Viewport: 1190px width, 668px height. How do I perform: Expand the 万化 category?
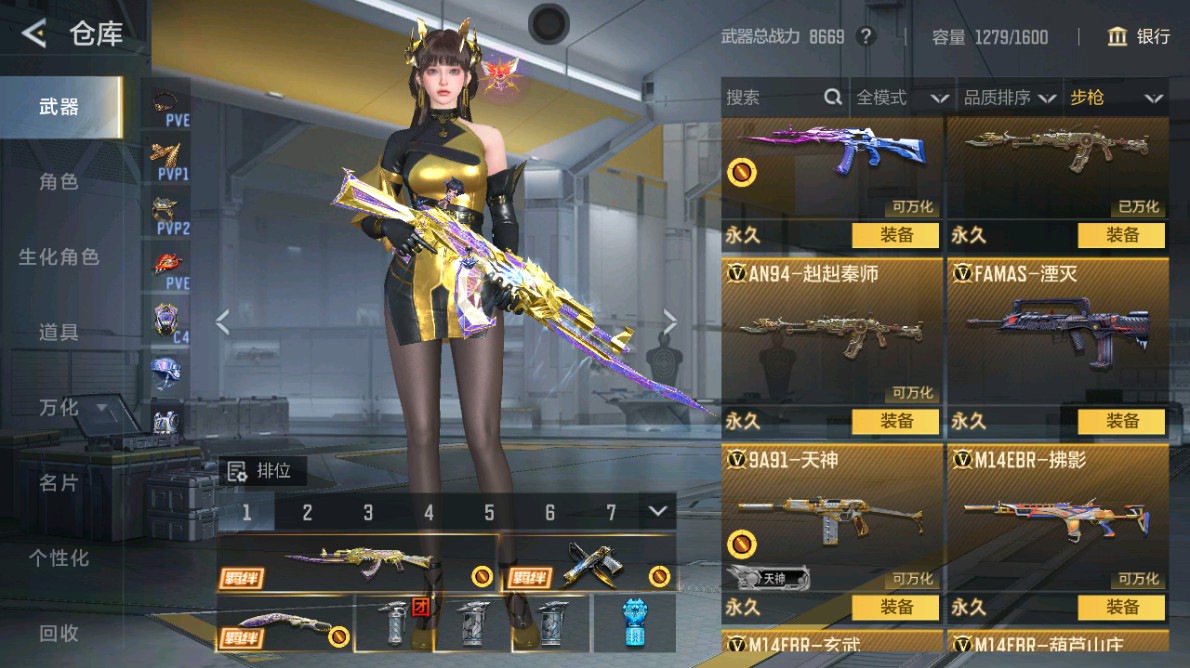71,407
